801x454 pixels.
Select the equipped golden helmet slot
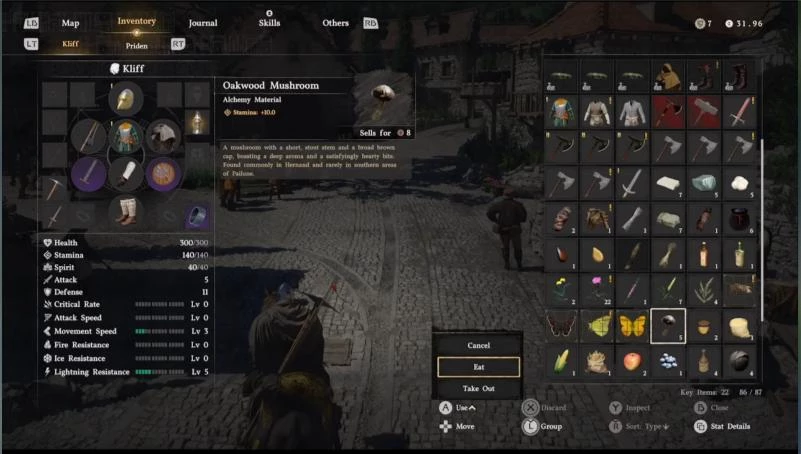click(x=126, y=98)
